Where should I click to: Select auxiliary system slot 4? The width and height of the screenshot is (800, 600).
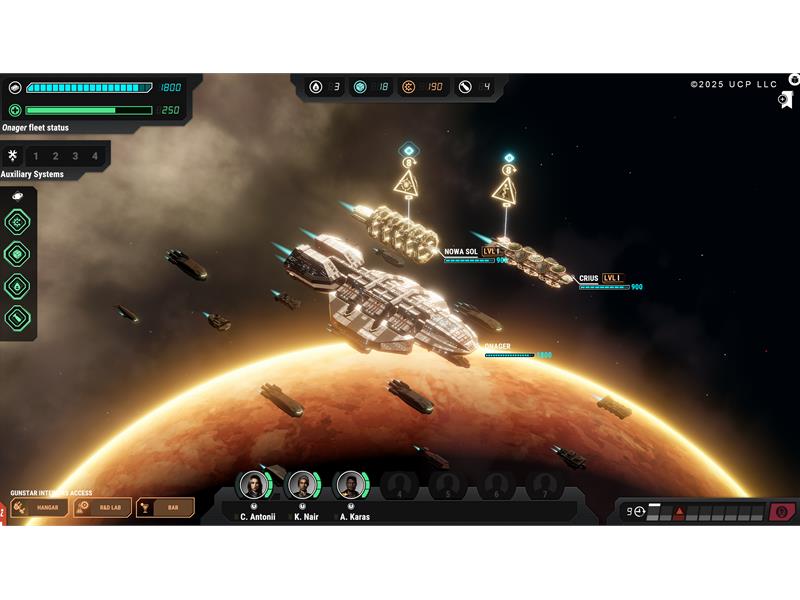pos(95,156)
